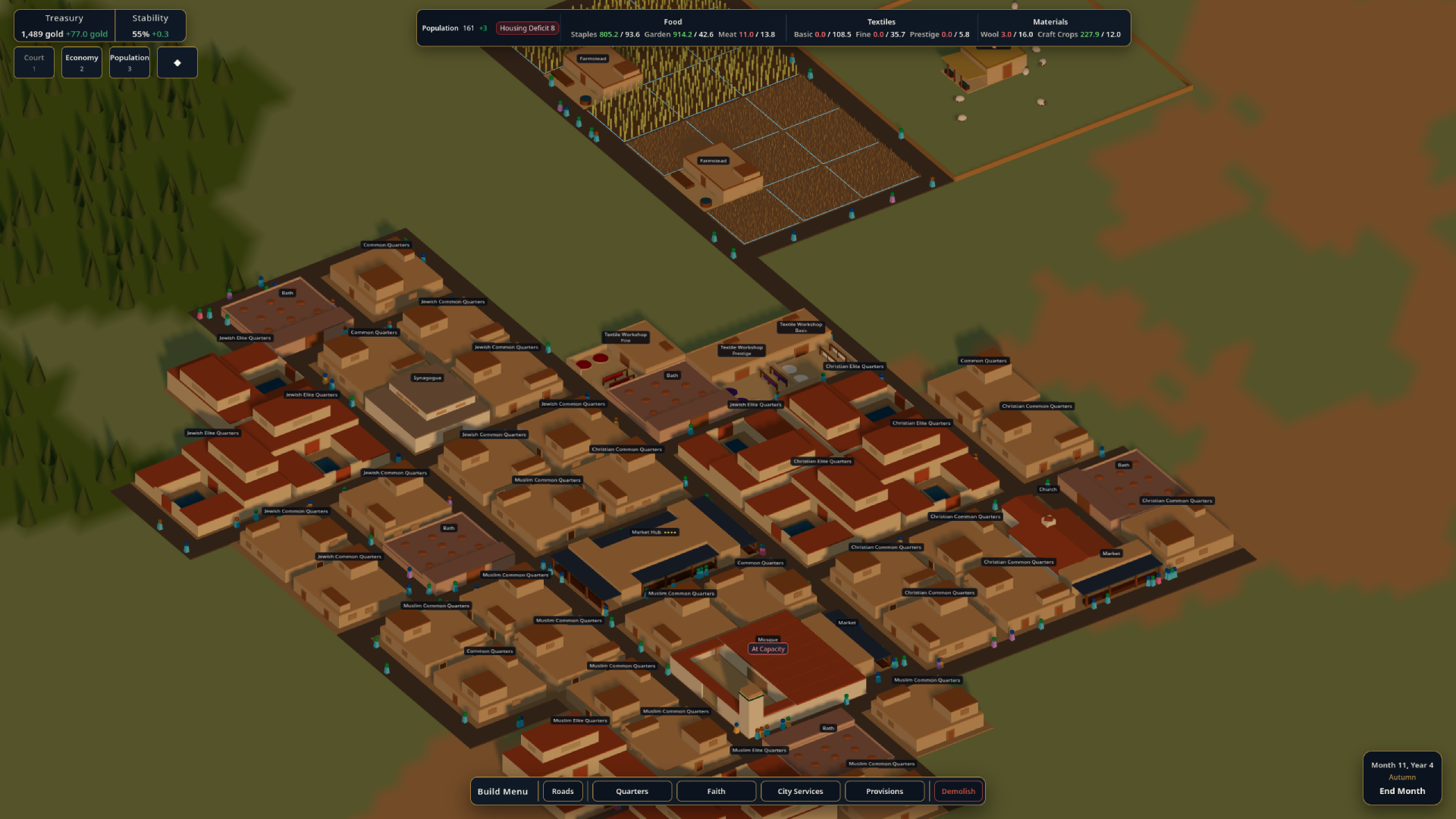Click the At Capacity status on the Mosque
The width and height of the screenshot is (1456, 819).
click(x=767, y=649)
